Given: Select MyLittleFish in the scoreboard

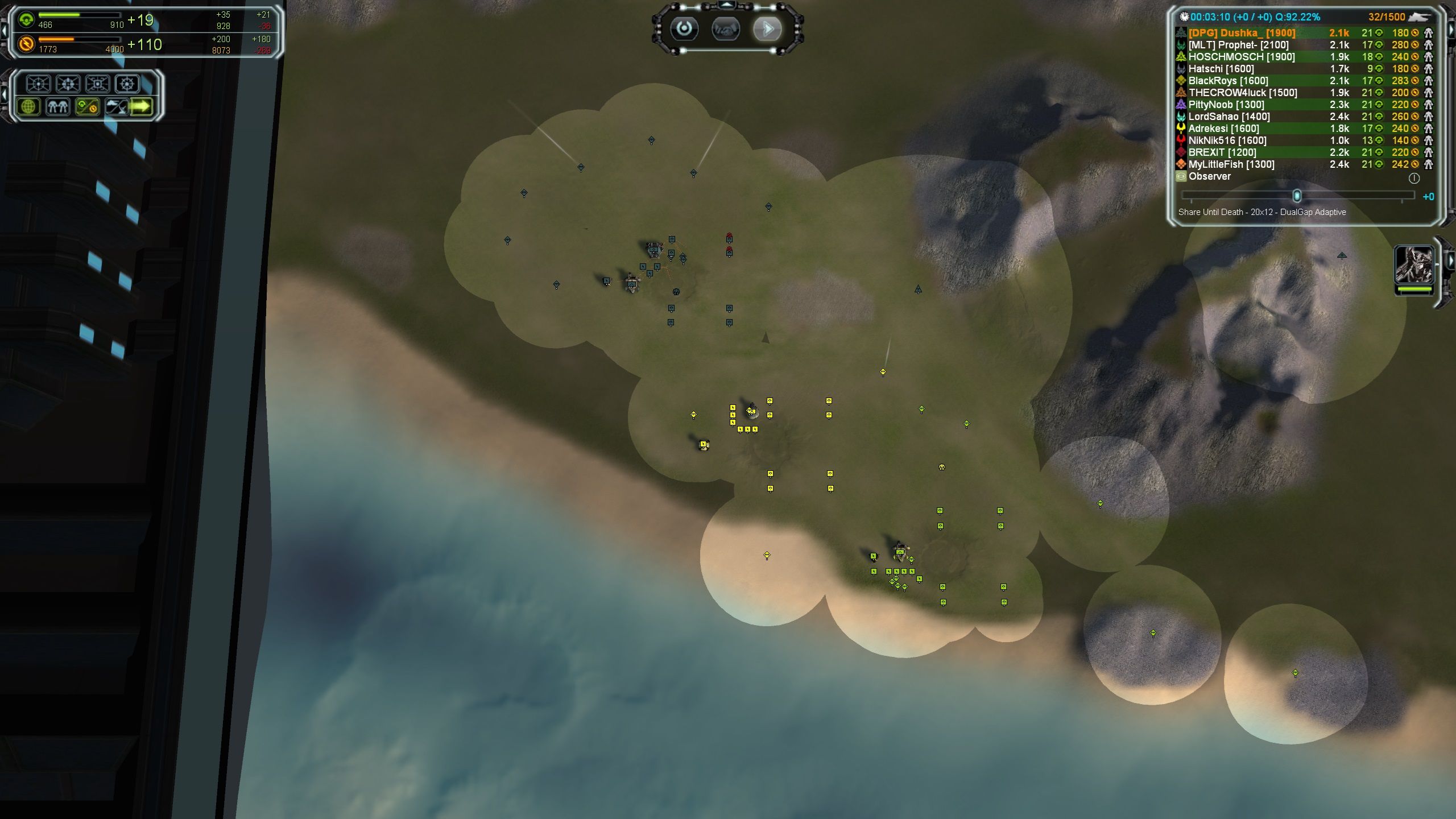Looking at the screenshot, I should [x=1231, y=164].
